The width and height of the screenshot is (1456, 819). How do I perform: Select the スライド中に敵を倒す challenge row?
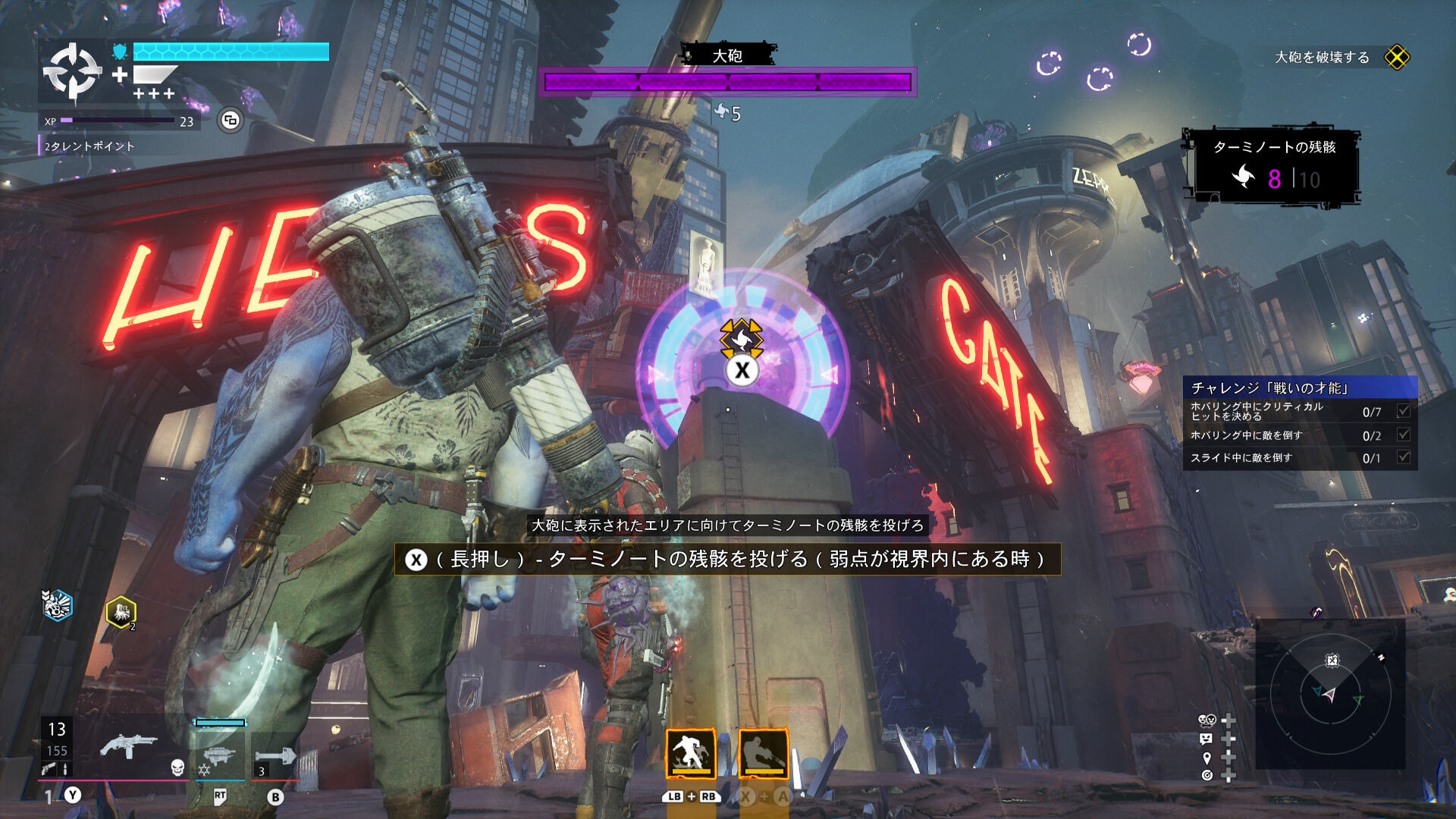pyautogui.click(x=1299, y=458)
